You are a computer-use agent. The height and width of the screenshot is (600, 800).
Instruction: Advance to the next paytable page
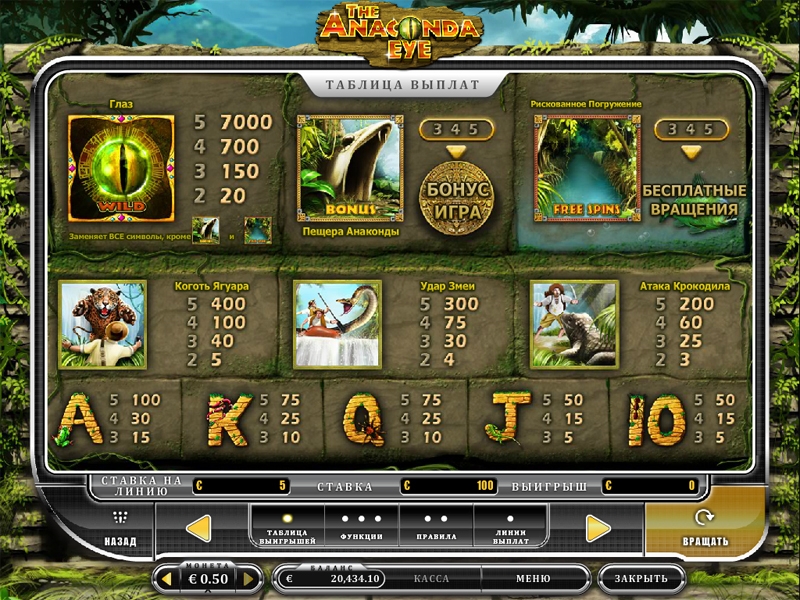598,528
